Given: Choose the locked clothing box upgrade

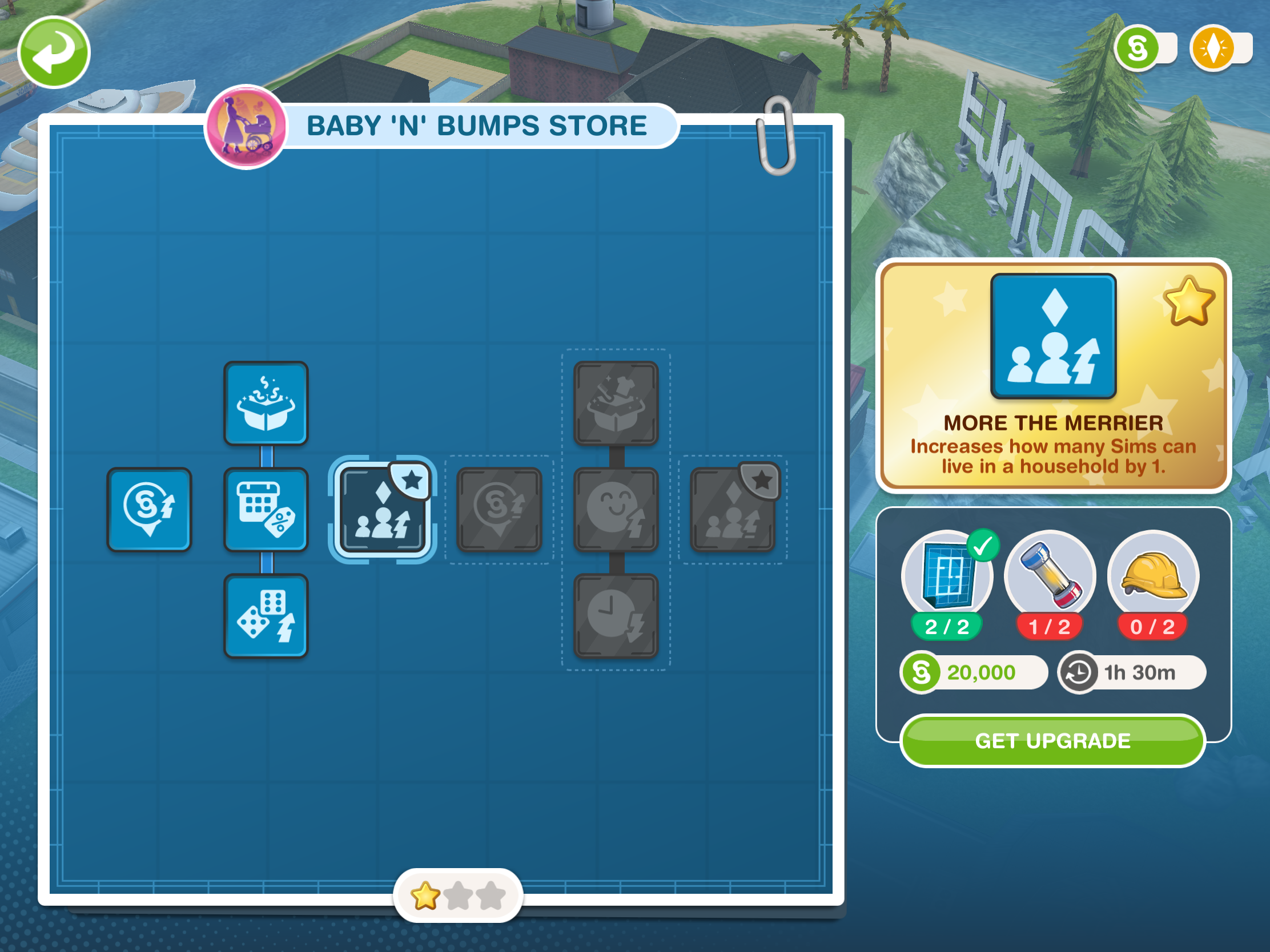Looking at the screenshot, I should pyautogui.click(x=616, y=404).
